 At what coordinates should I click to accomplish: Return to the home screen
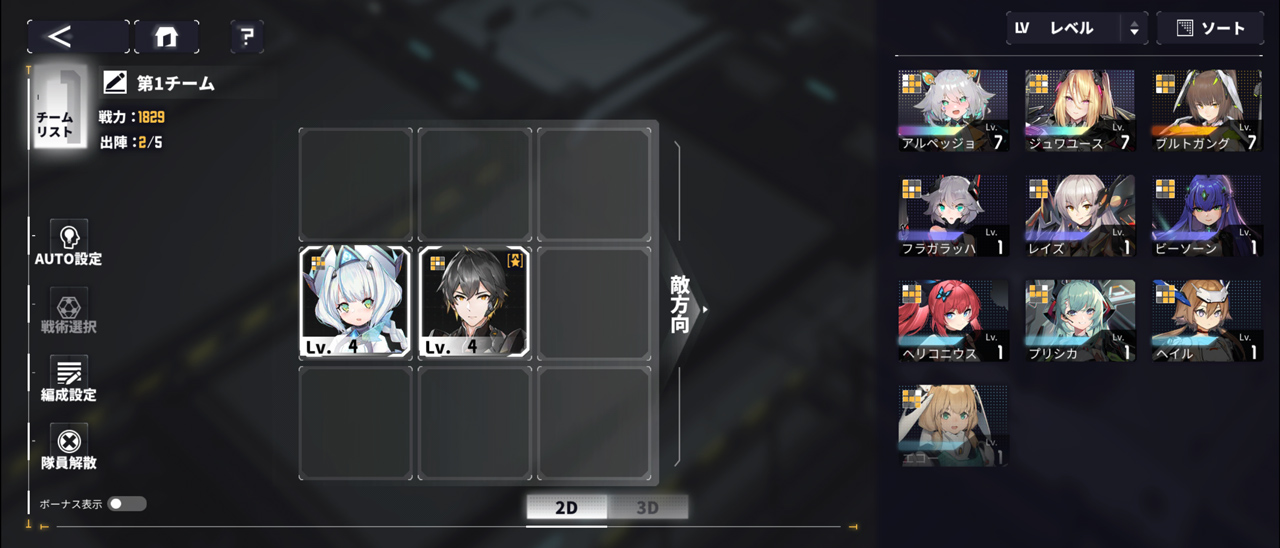(x=166, y=37)
